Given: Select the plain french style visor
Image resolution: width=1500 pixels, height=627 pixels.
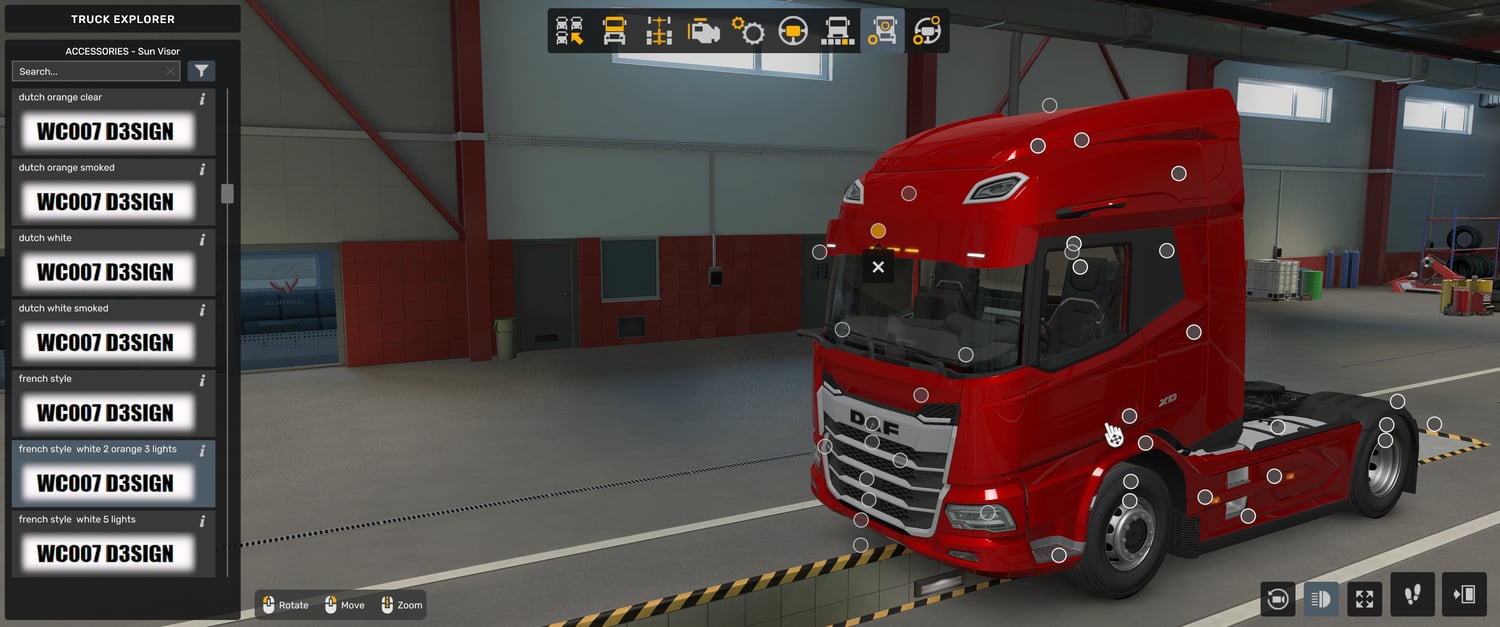Looking at the screenshot, I should pyautogui.click(x=104, y=411).
